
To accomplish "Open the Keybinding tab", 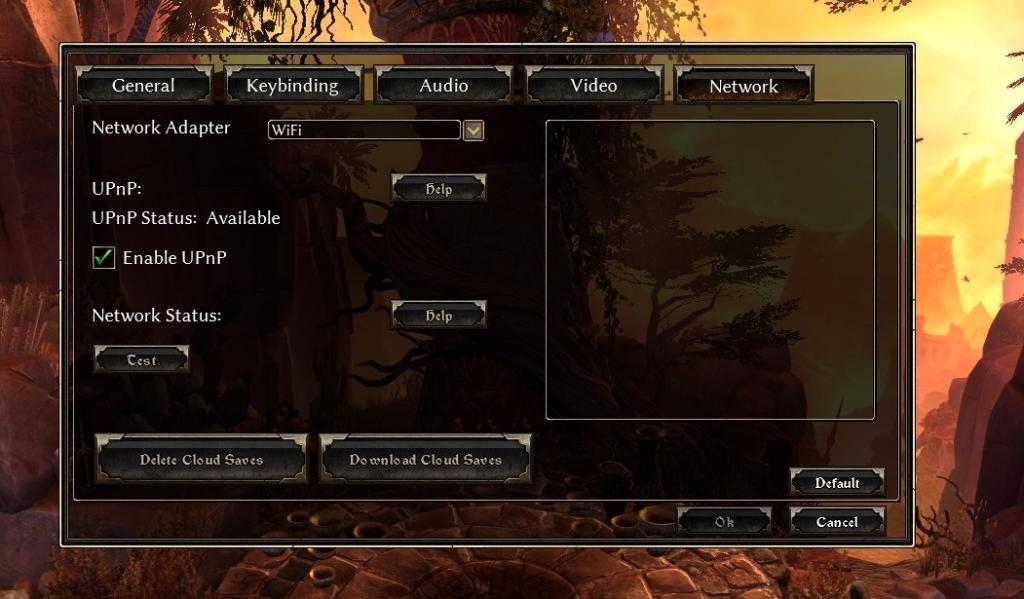I will click(292, 86).
